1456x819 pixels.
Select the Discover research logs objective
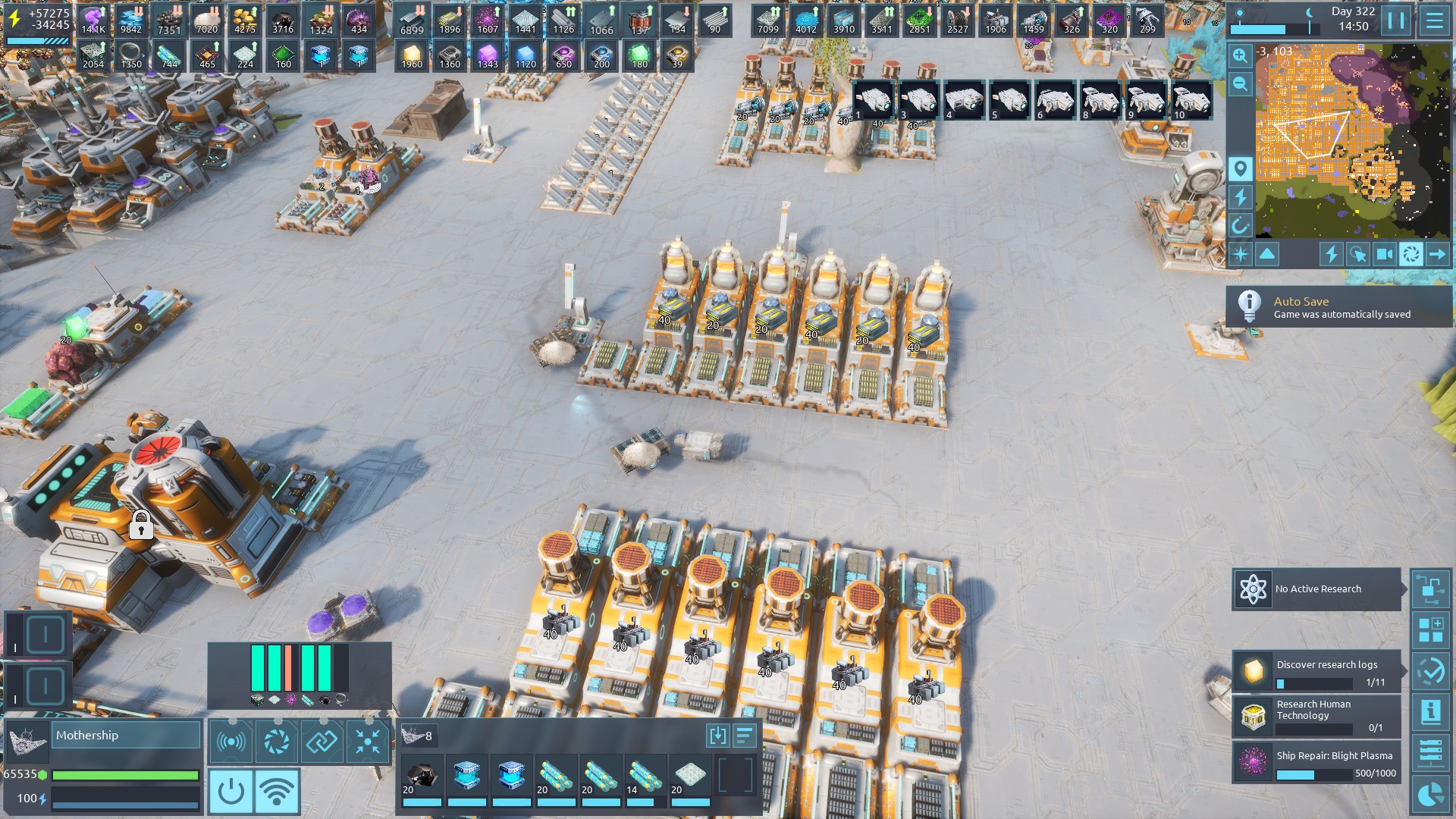click(1317, 671)
